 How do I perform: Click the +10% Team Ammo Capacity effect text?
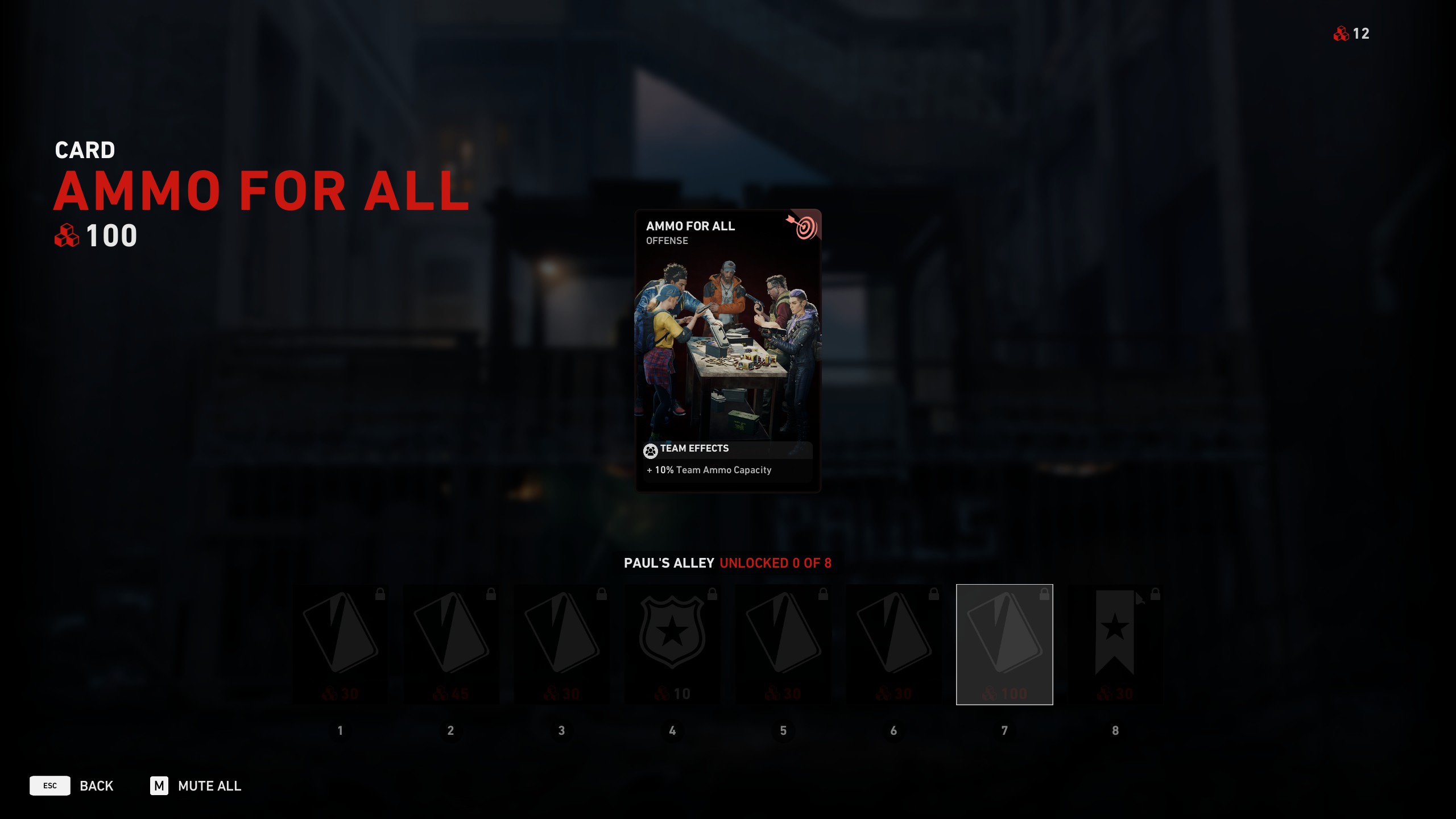(x=709, y=470)
